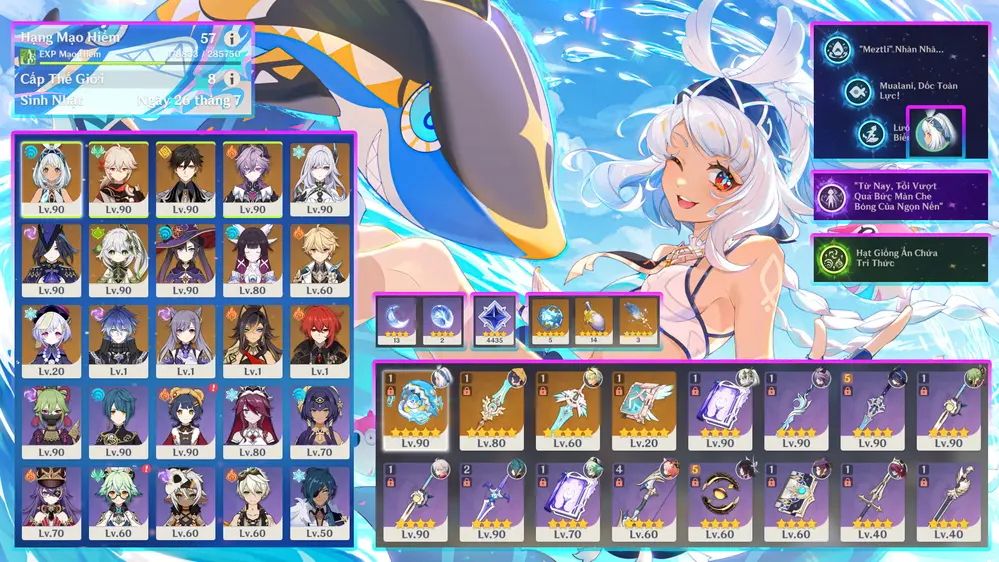Pick the Nahida character portrait
999x562 pixels.
(x=119, y=260)
